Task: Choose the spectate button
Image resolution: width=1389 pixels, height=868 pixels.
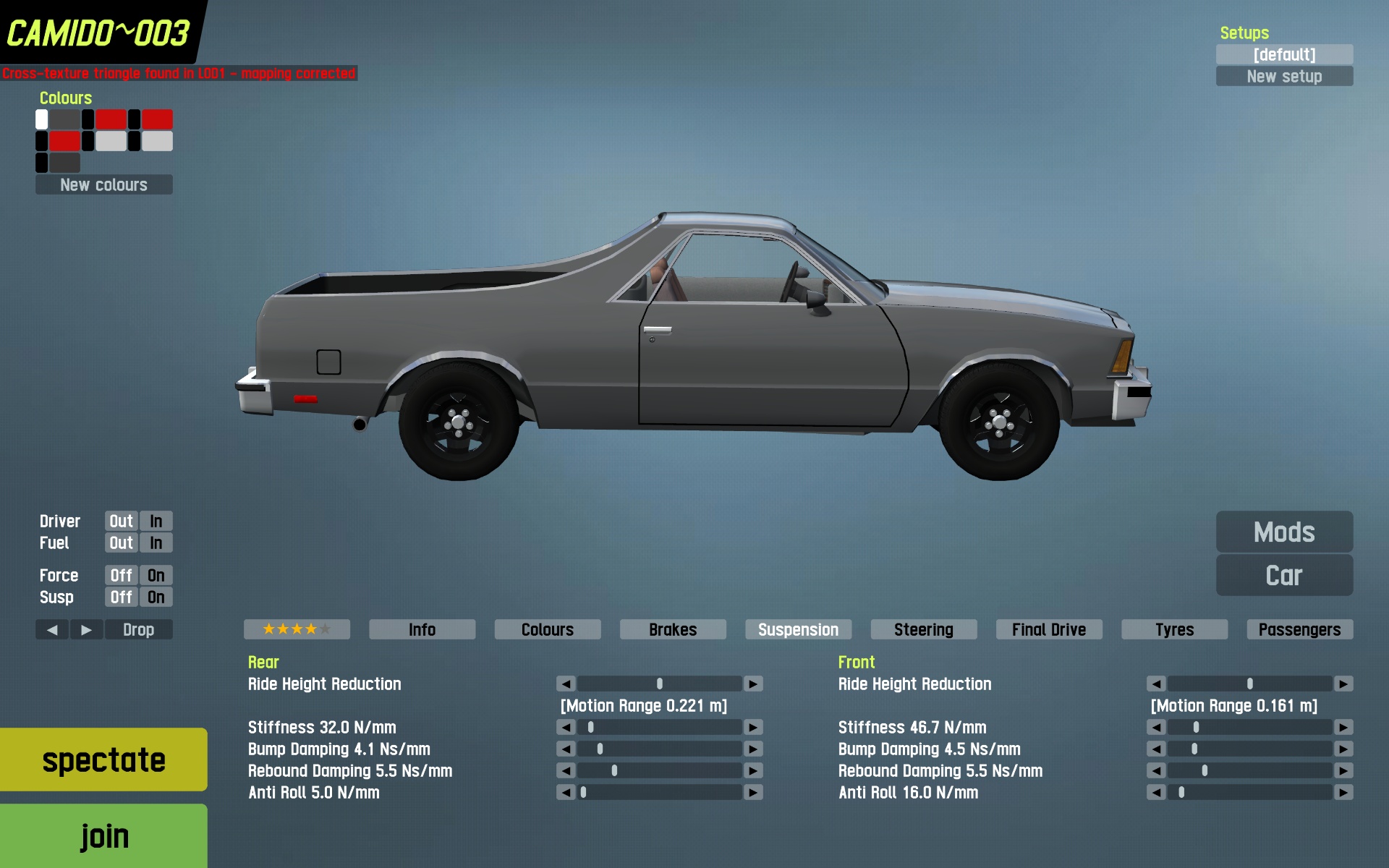Action: pyautogui.click(x=103, y=759)
